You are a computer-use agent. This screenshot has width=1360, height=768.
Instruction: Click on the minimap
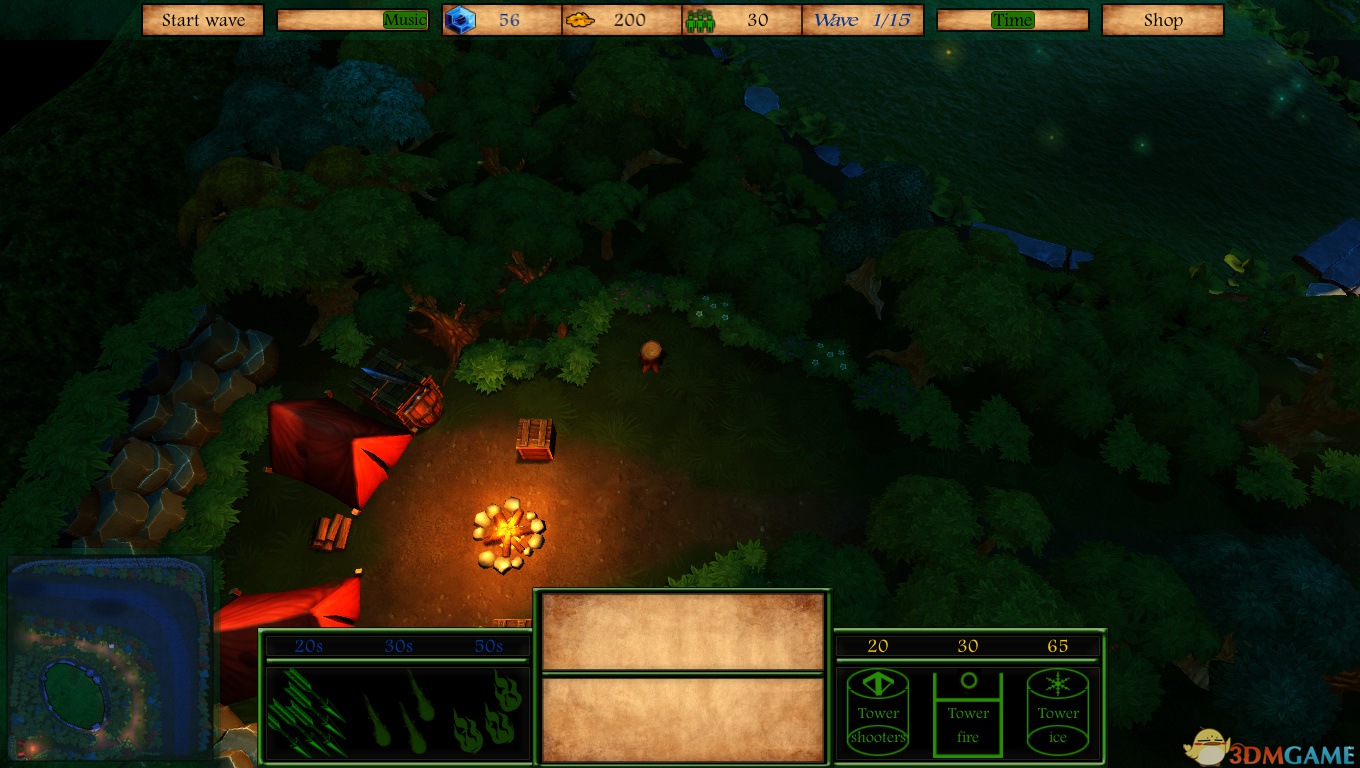pyautogui.click(x=110, y=656)
